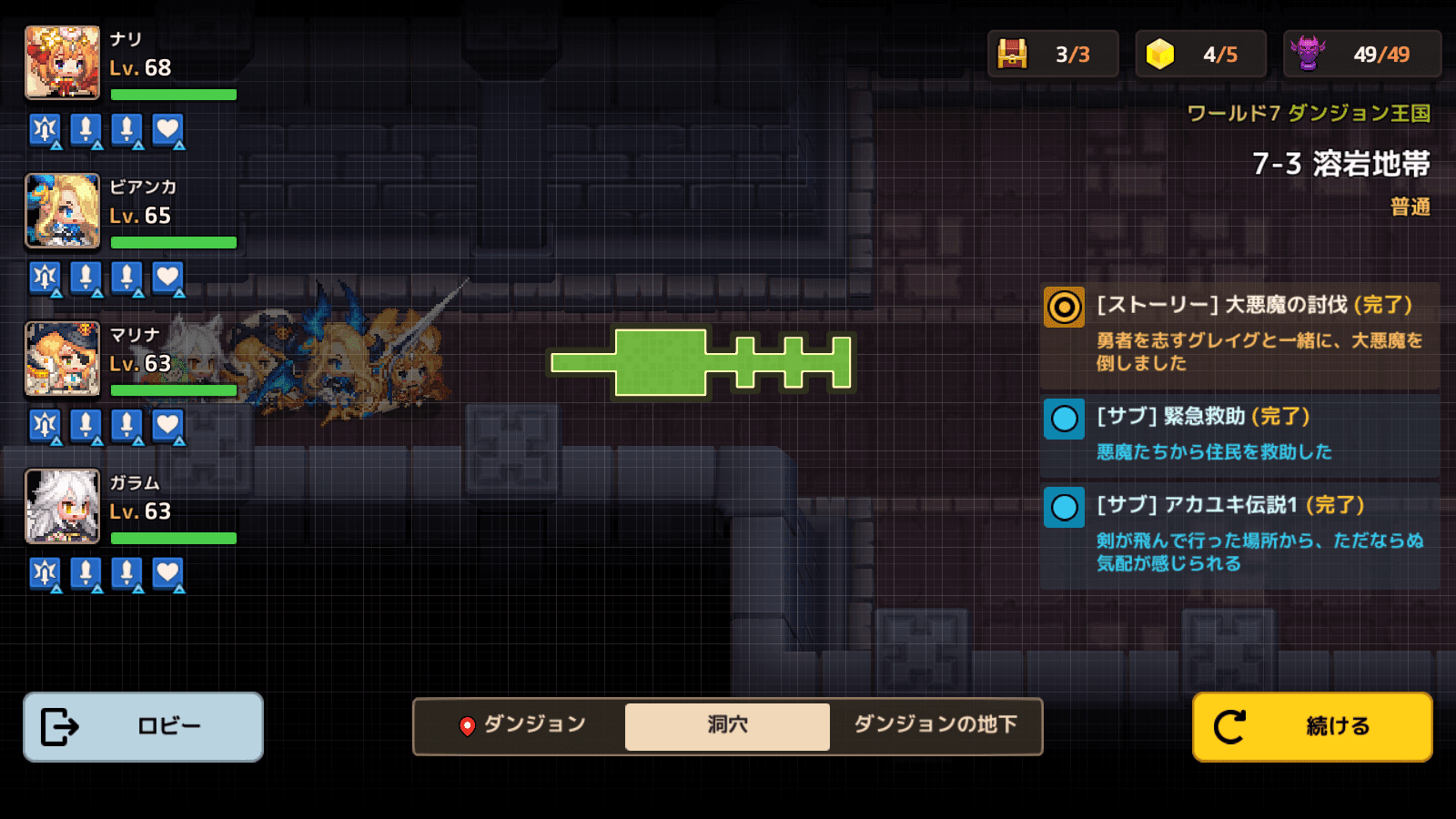1456x819 pixels.
Task: Select the 緊急救助 sub quest entry
Action: click(1239, 433)
